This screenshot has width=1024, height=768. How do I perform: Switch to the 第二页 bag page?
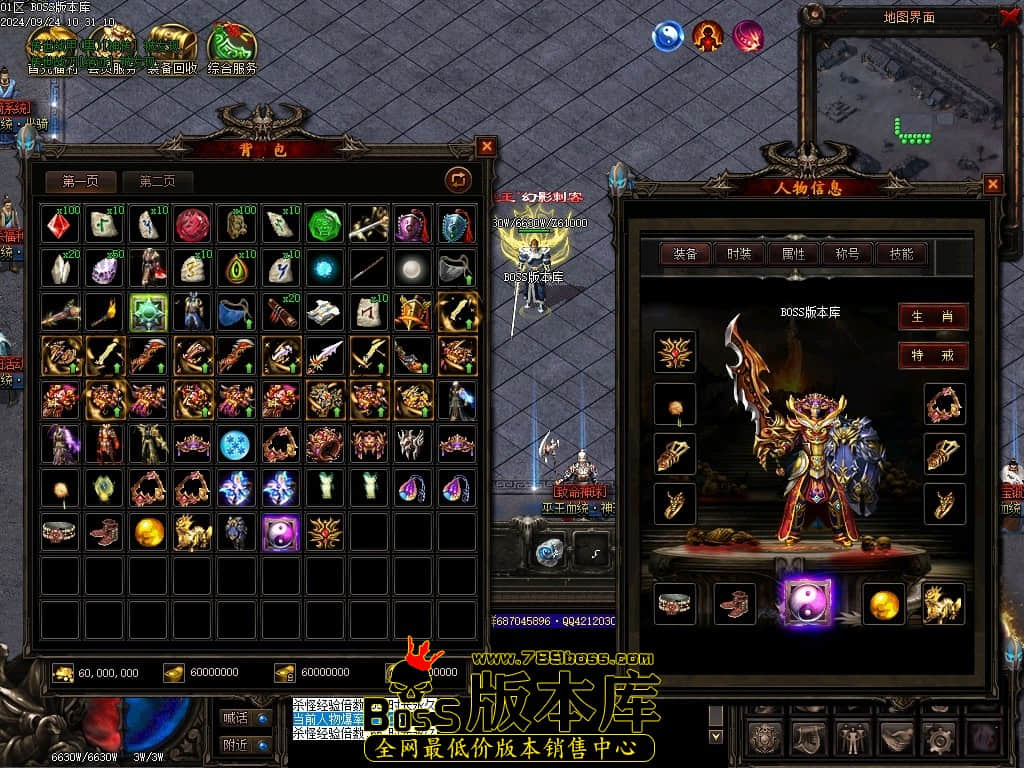pos(157,181)
